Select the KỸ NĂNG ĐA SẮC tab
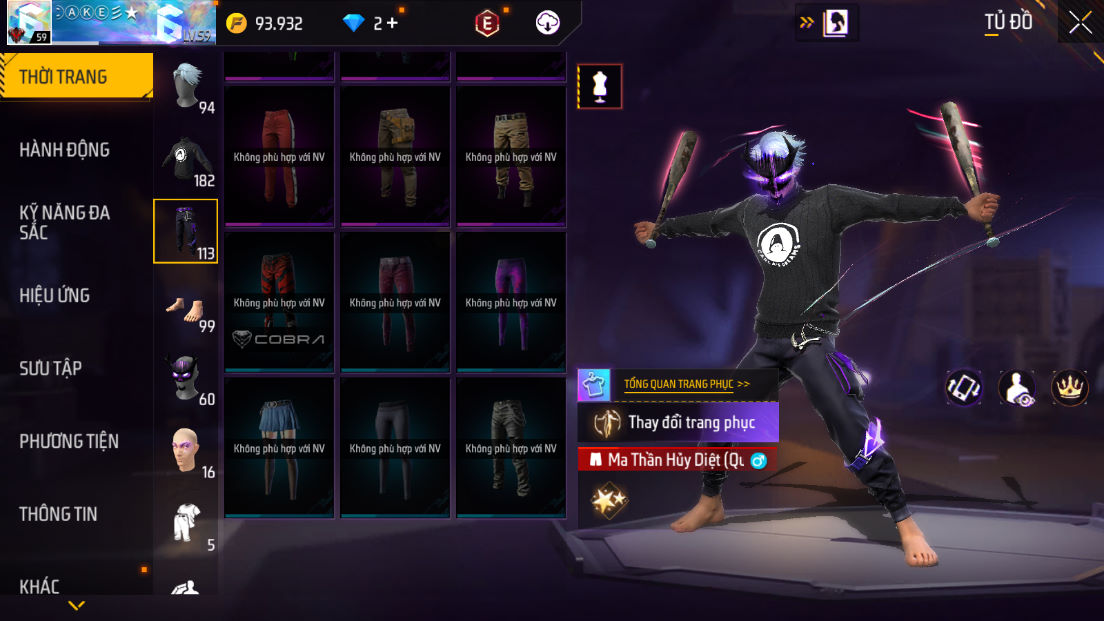 [x=64, y=222]
